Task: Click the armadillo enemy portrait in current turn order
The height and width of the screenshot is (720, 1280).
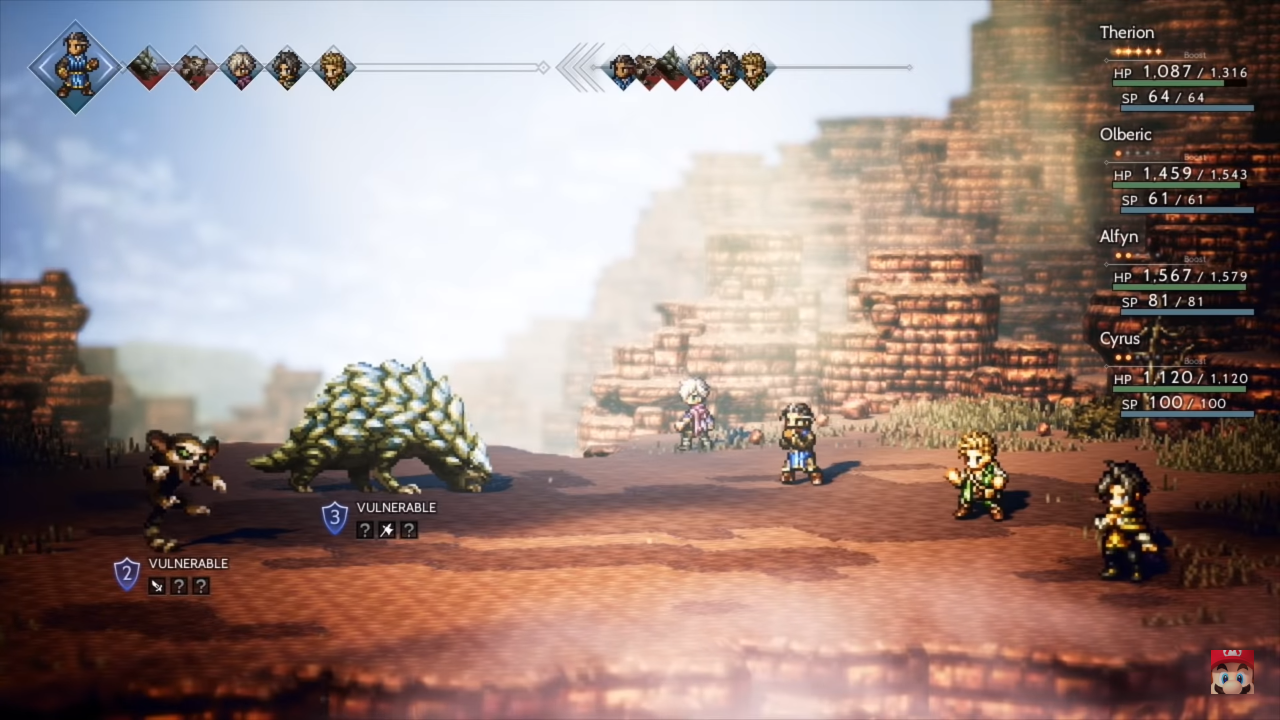Action: [148, 67]
